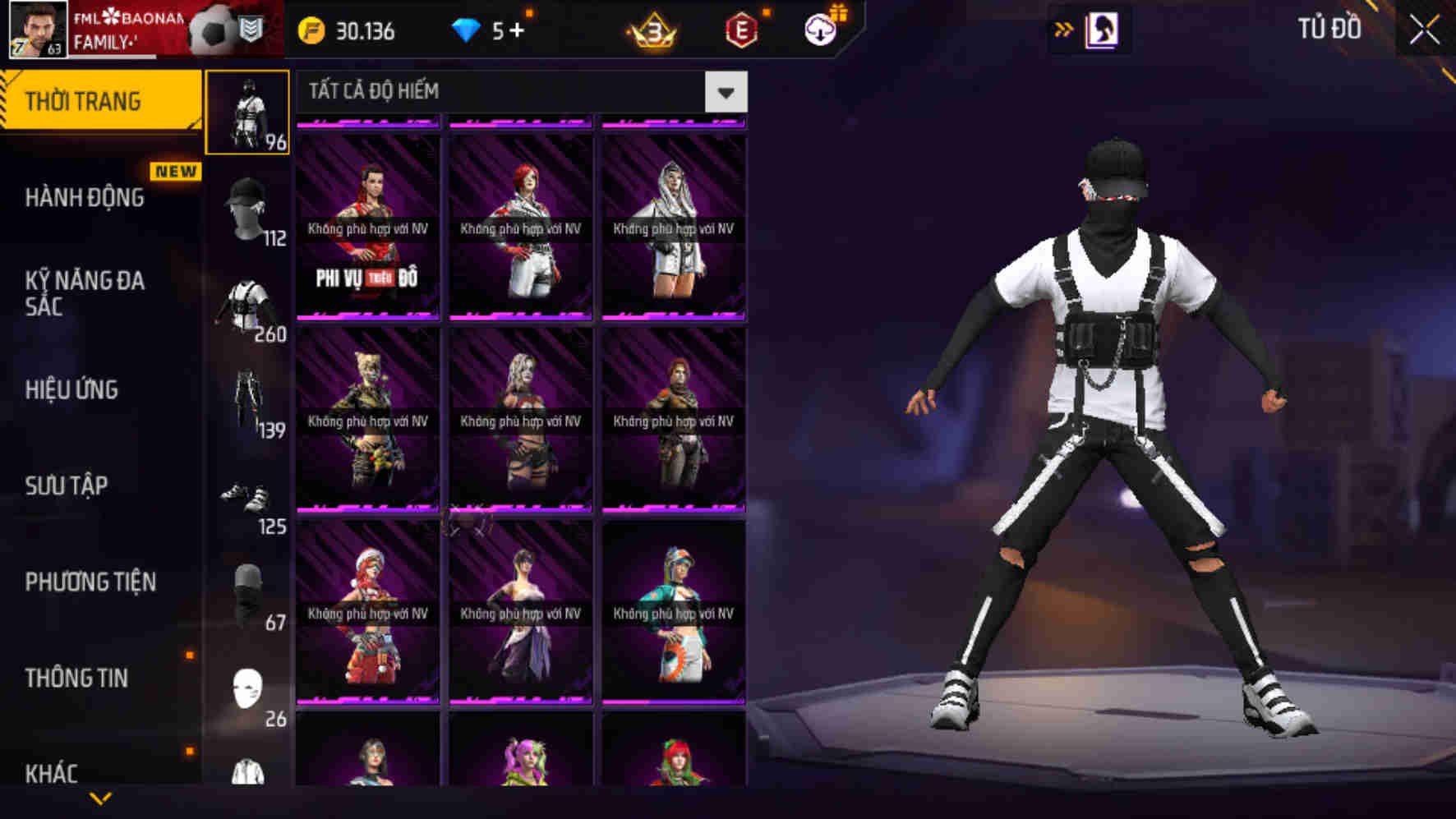Click the double-arrow chevron near top right
1456x819 pixels.
[1063, 28]
